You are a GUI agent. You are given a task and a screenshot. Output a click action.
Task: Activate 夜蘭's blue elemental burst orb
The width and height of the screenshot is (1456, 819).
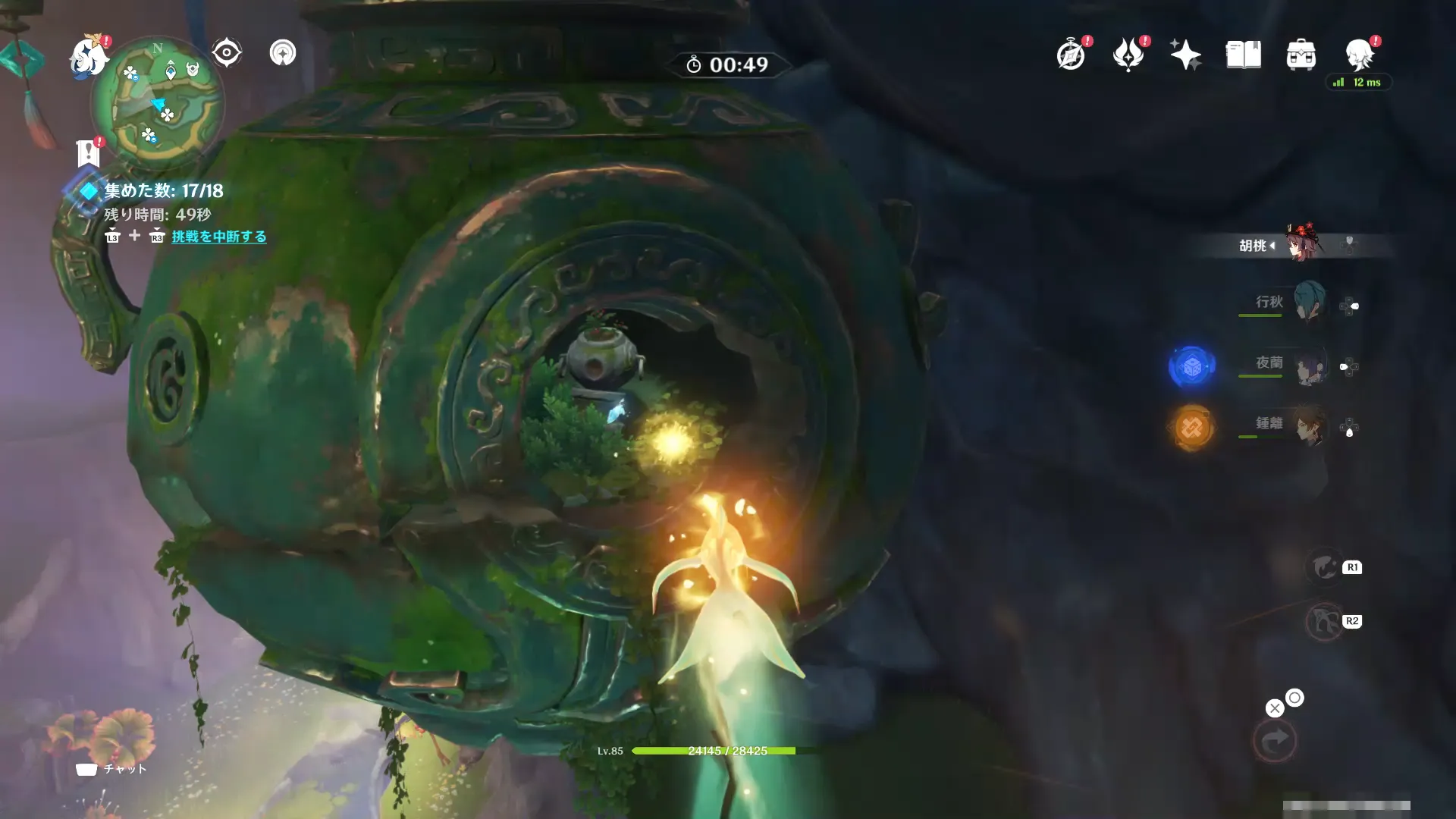point(1191,367)
